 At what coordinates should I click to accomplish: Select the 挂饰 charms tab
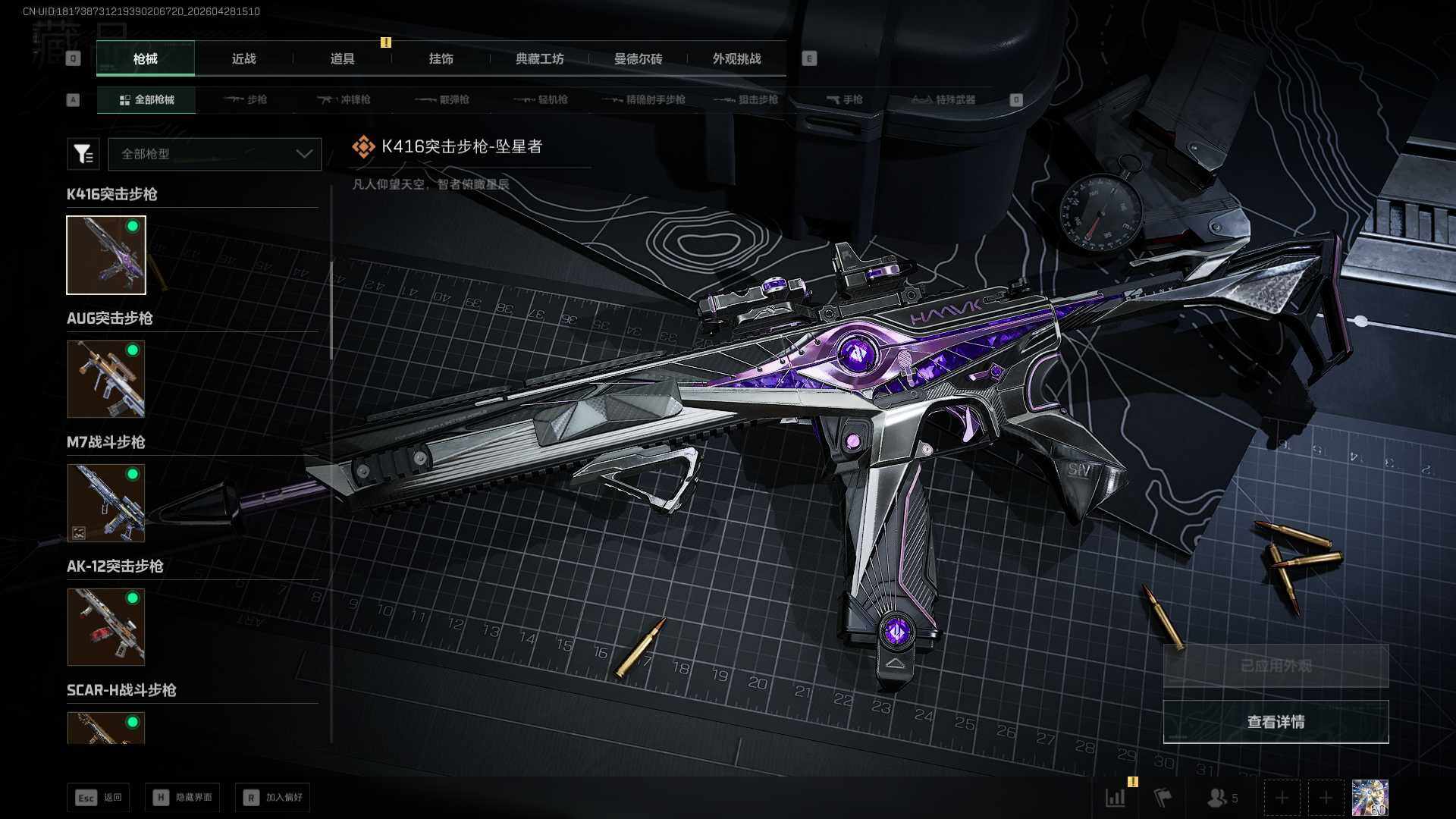click(441, 59)
